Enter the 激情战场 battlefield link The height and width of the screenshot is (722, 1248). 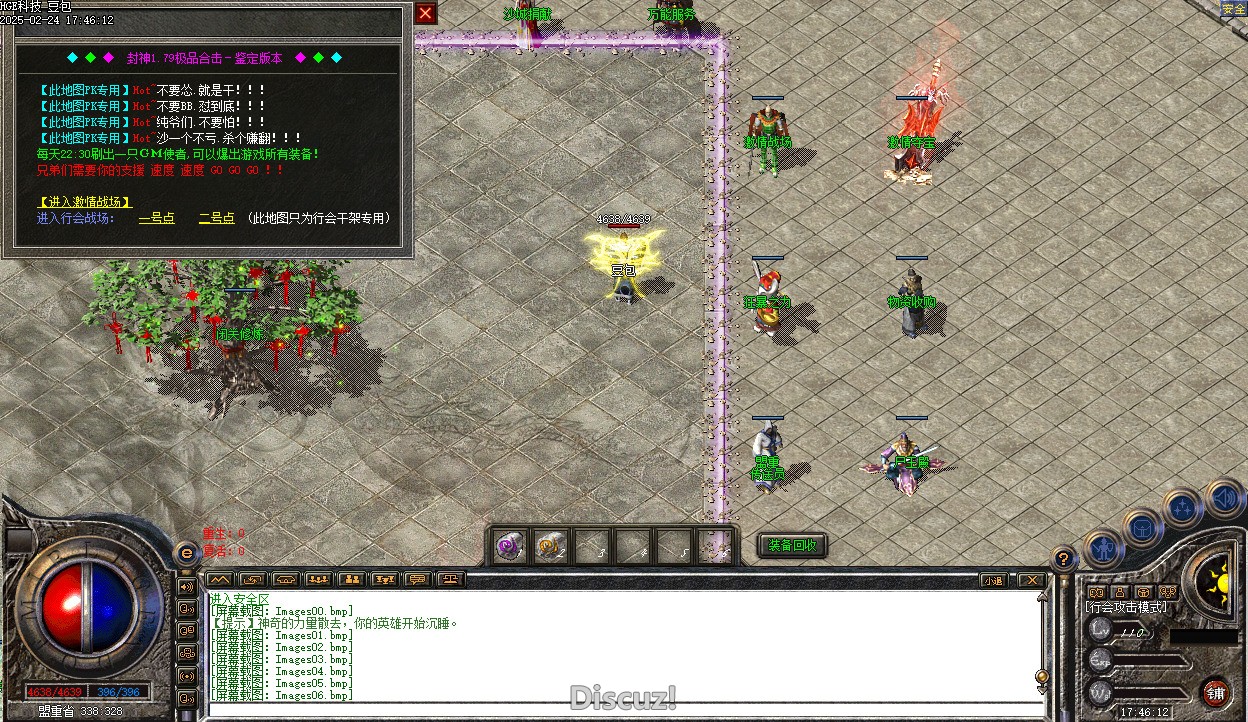[84, 202]
